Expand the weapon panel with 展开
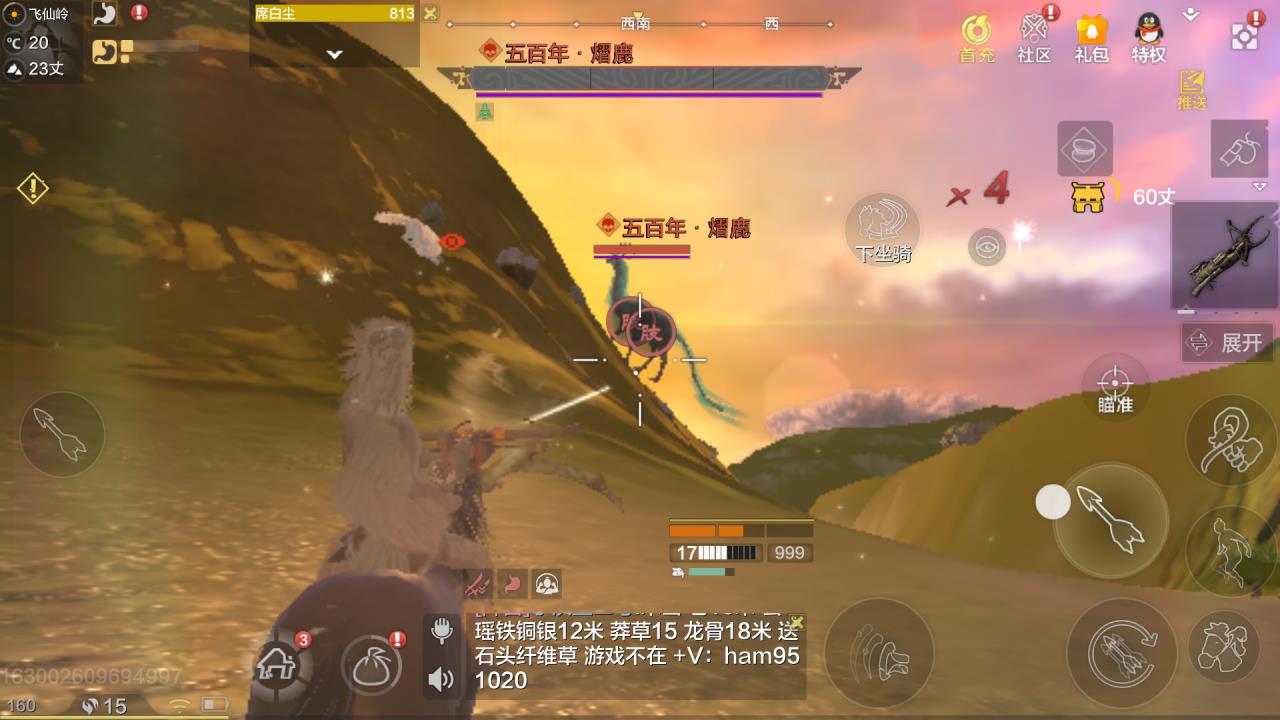This screenshot has height=720, width=1280. pyautogui.click(x=1227, y=343)
